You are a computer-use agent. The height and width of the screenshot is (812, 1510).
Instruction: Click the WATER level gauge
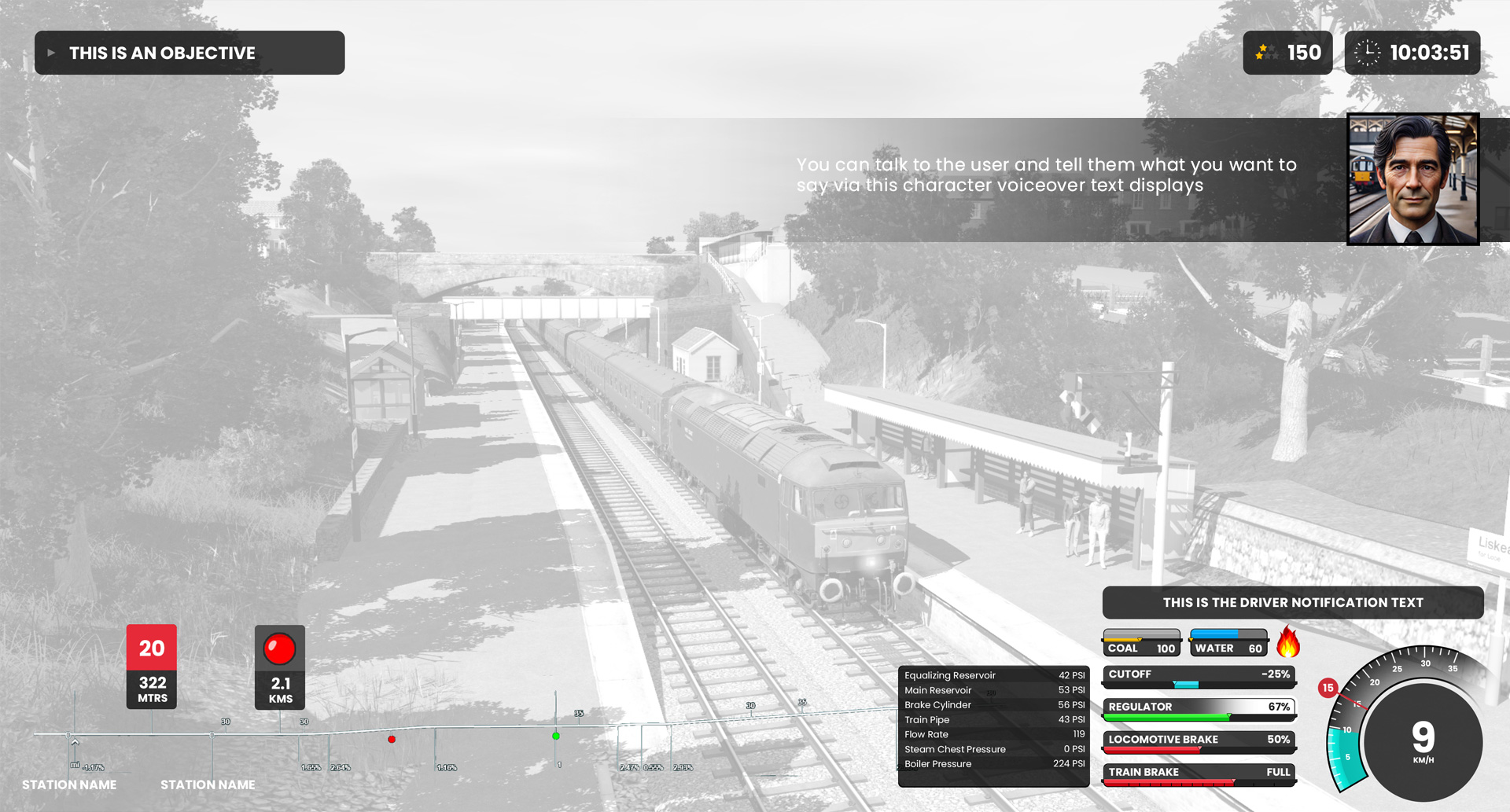1228,643
